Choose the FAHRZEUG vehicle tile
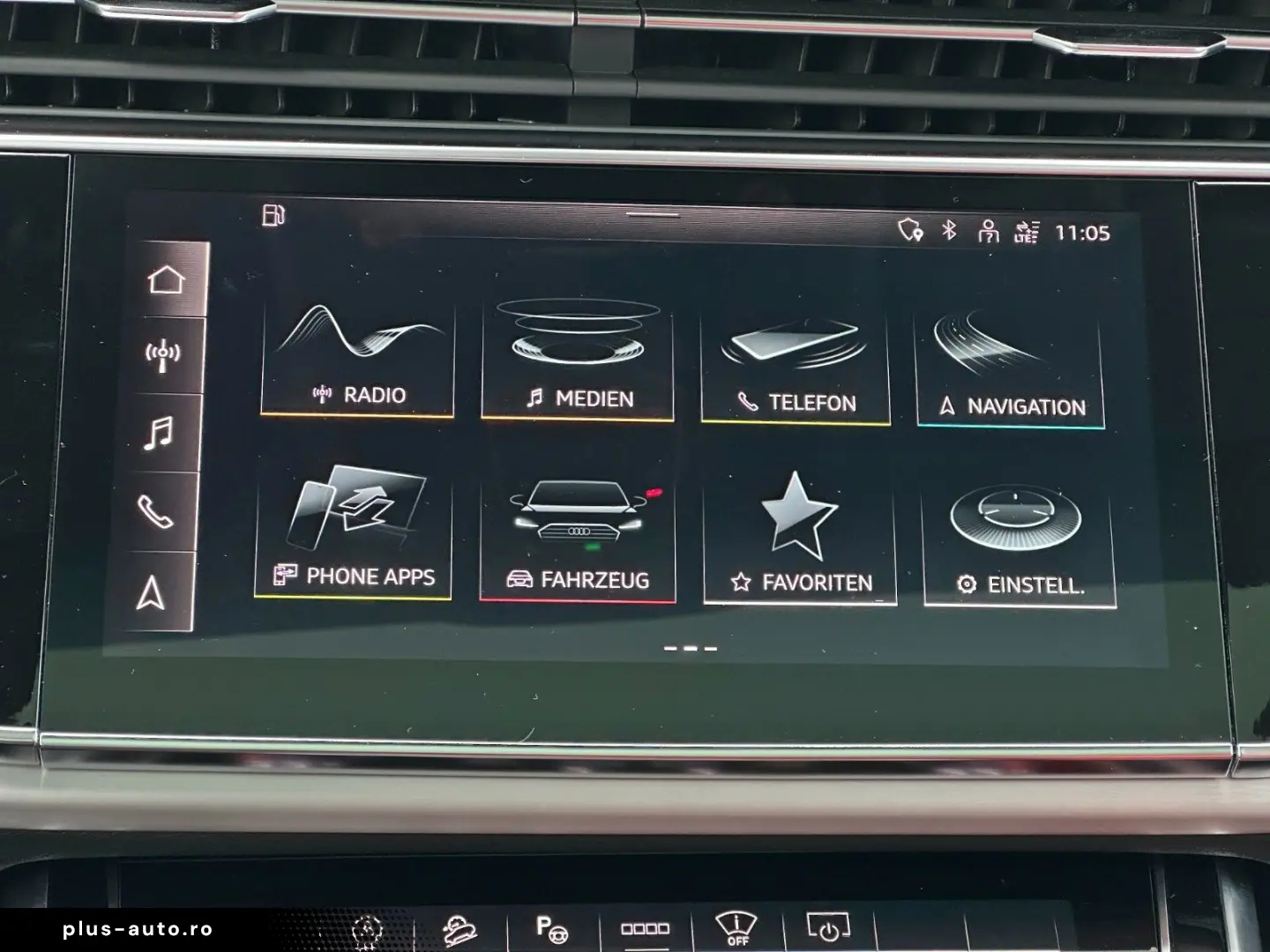 (x=578, y=539)
